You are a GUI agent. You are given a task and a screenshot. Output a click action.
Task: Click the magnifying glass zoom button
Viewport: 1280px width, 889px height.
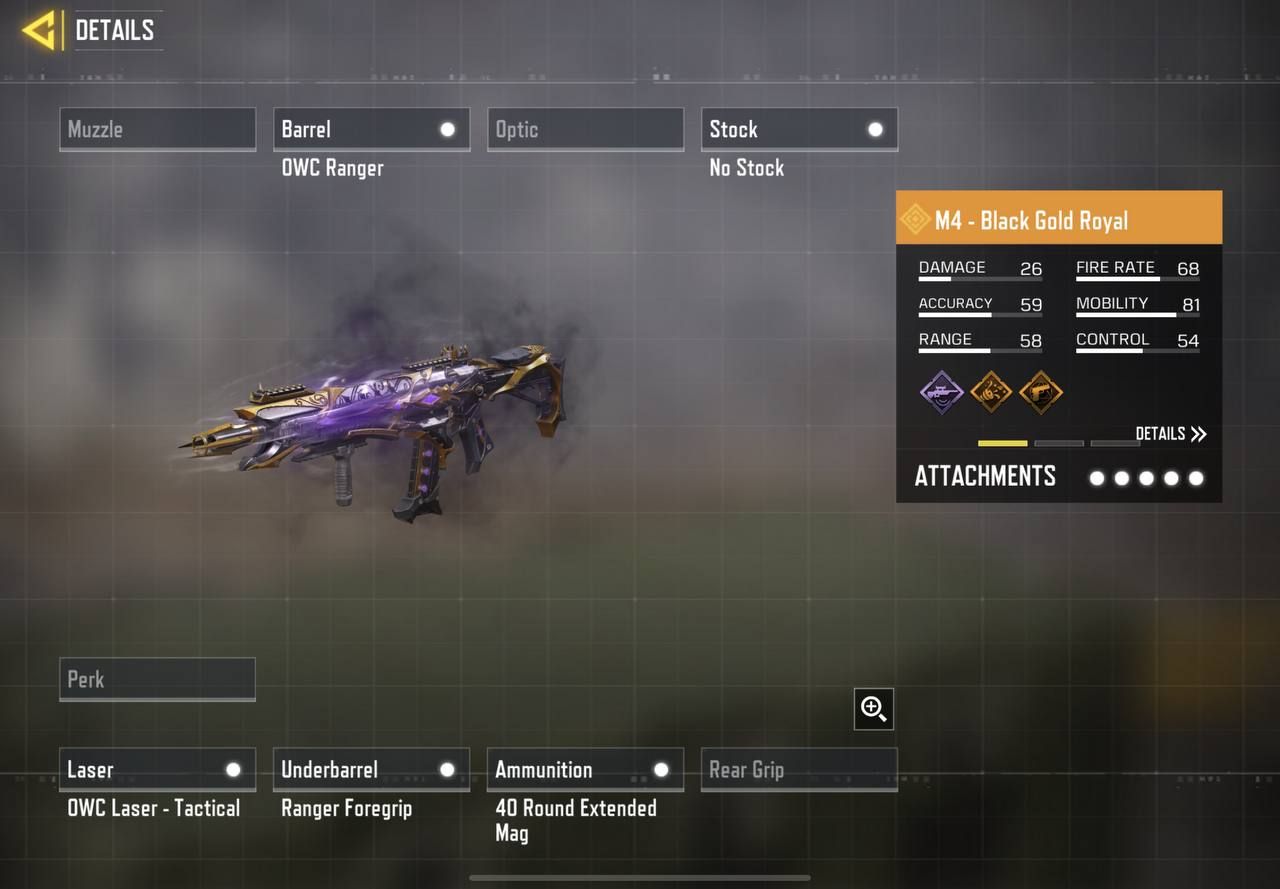tap(874, 709)
